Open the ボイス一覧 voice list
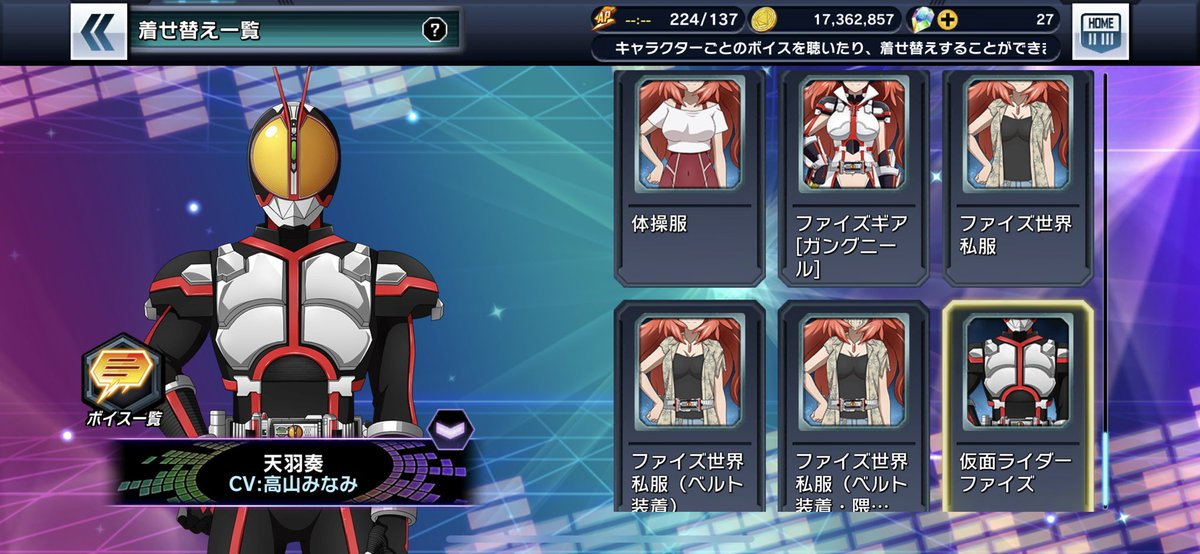The width and height of the screenshot is (1200, 554). [124, 379]
